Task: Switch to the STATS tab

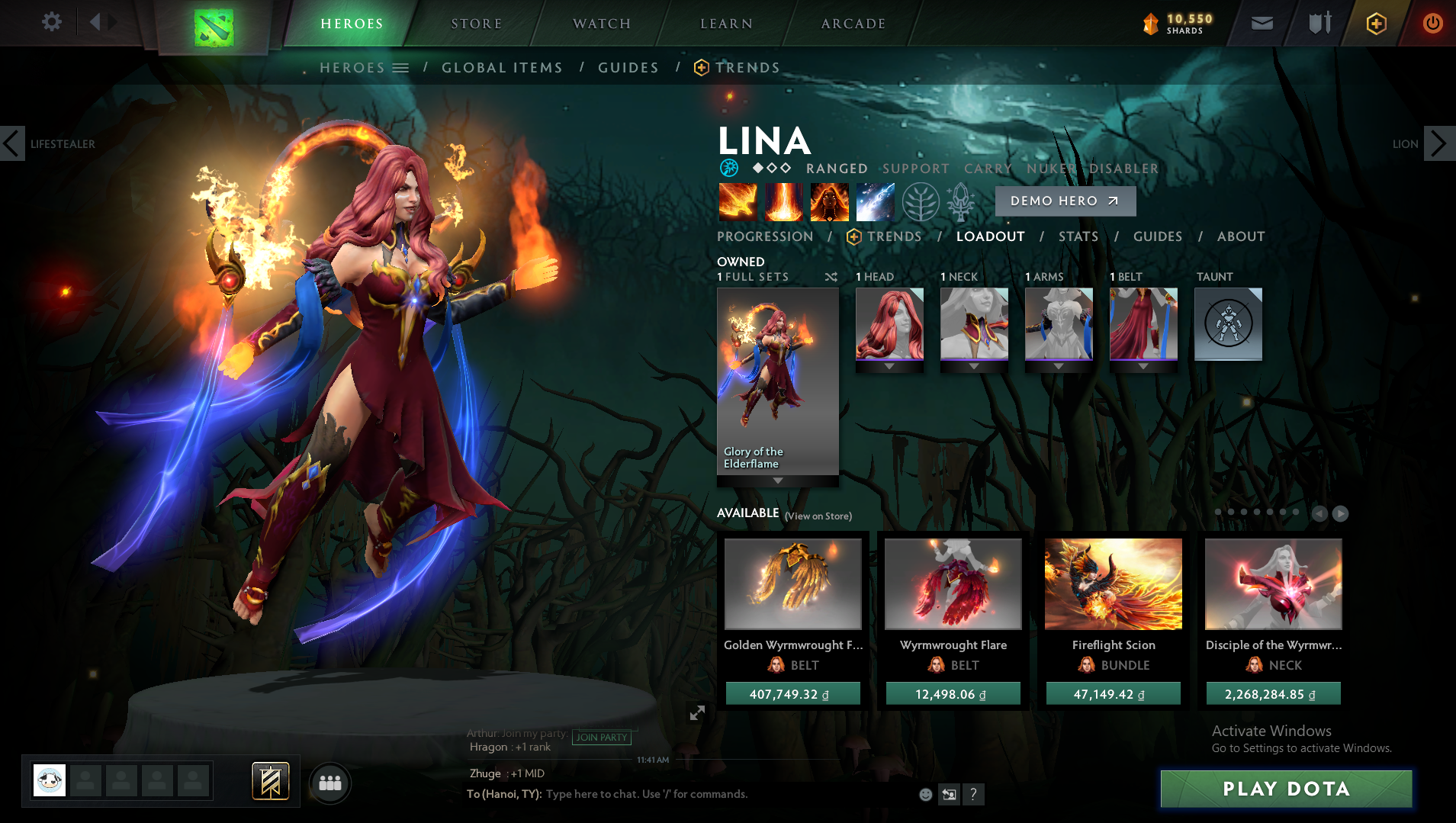Action: coord(1078,236)
